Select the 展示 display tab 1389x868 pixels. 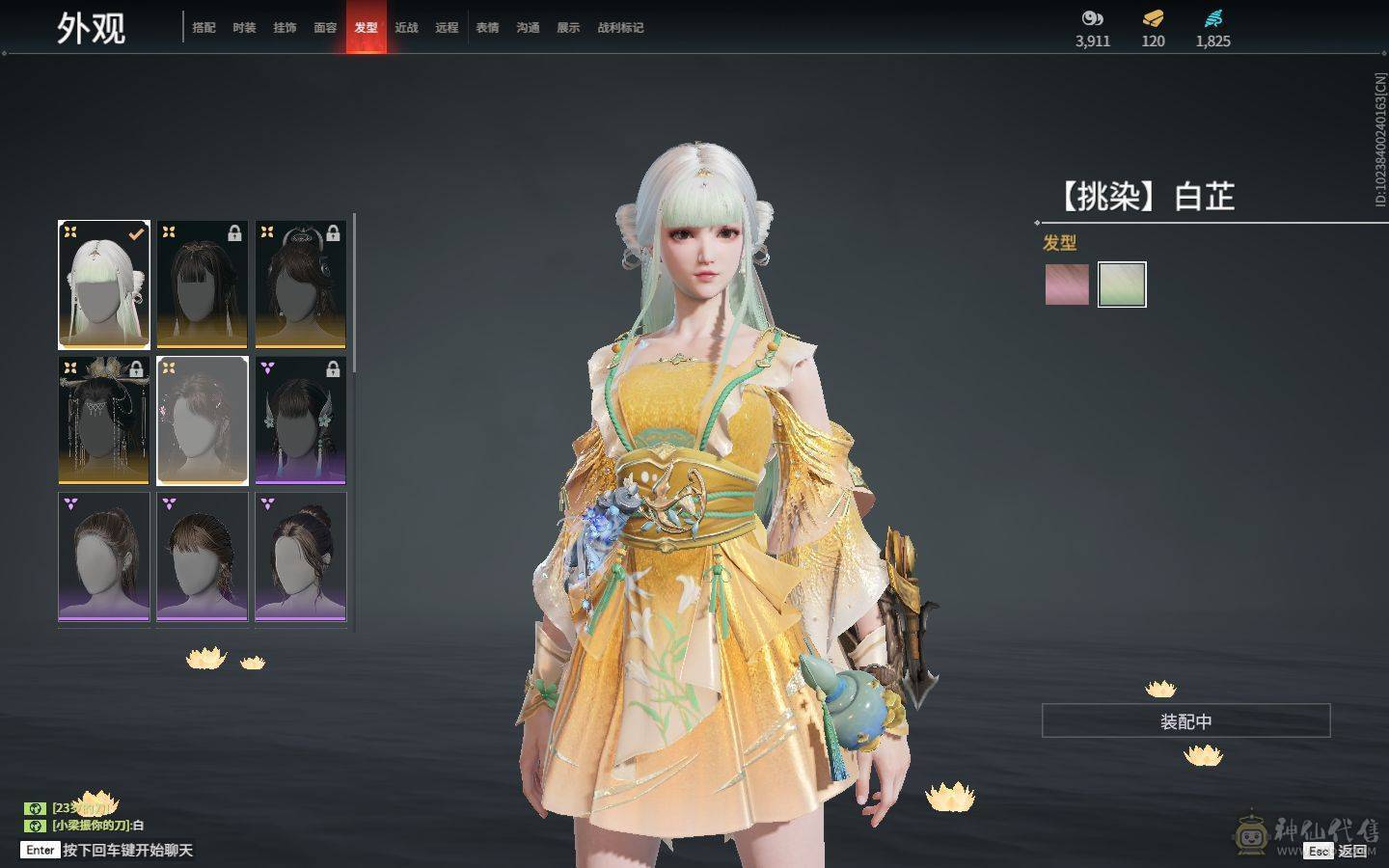click(568, 28)
